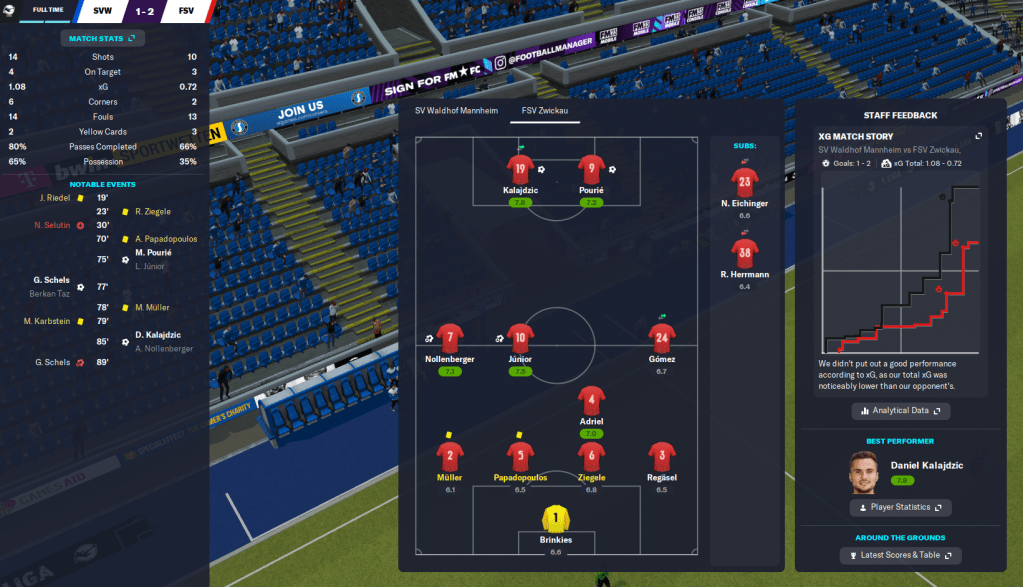Image resolution: width=1023 pixels, height=587 pixels.
Task: Pick winger Gómez number 24
Action: [x=660, y=338]
